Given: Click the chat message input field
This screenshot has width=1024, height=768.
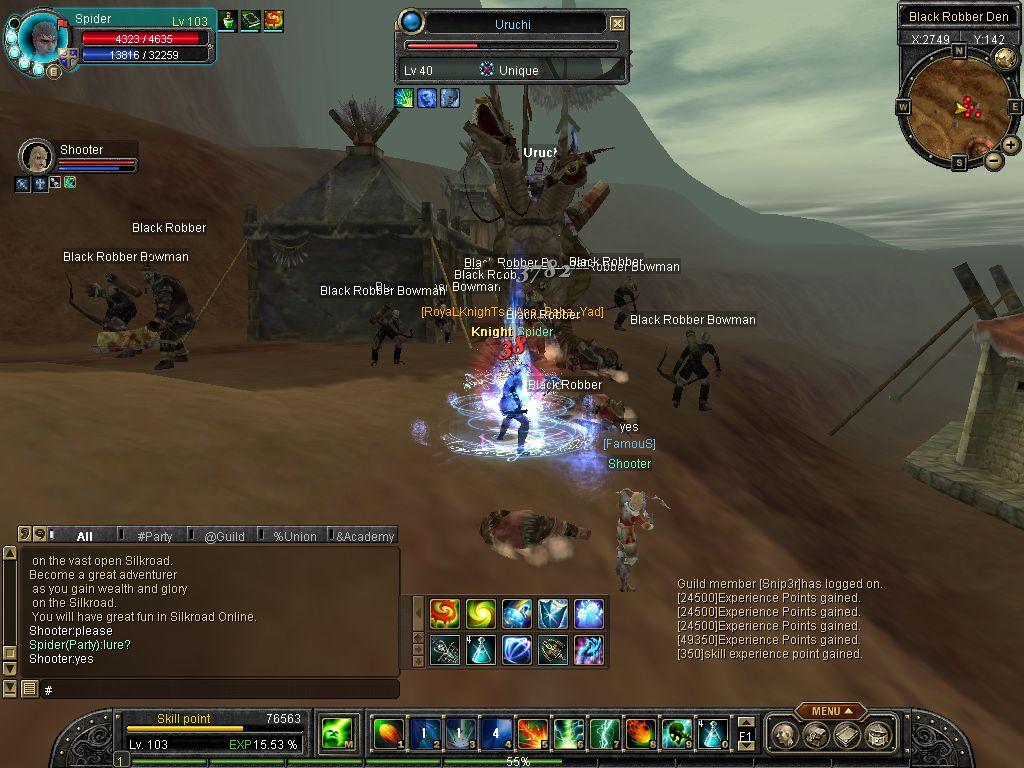Looking at the screenshot, I should click(220, 690).
